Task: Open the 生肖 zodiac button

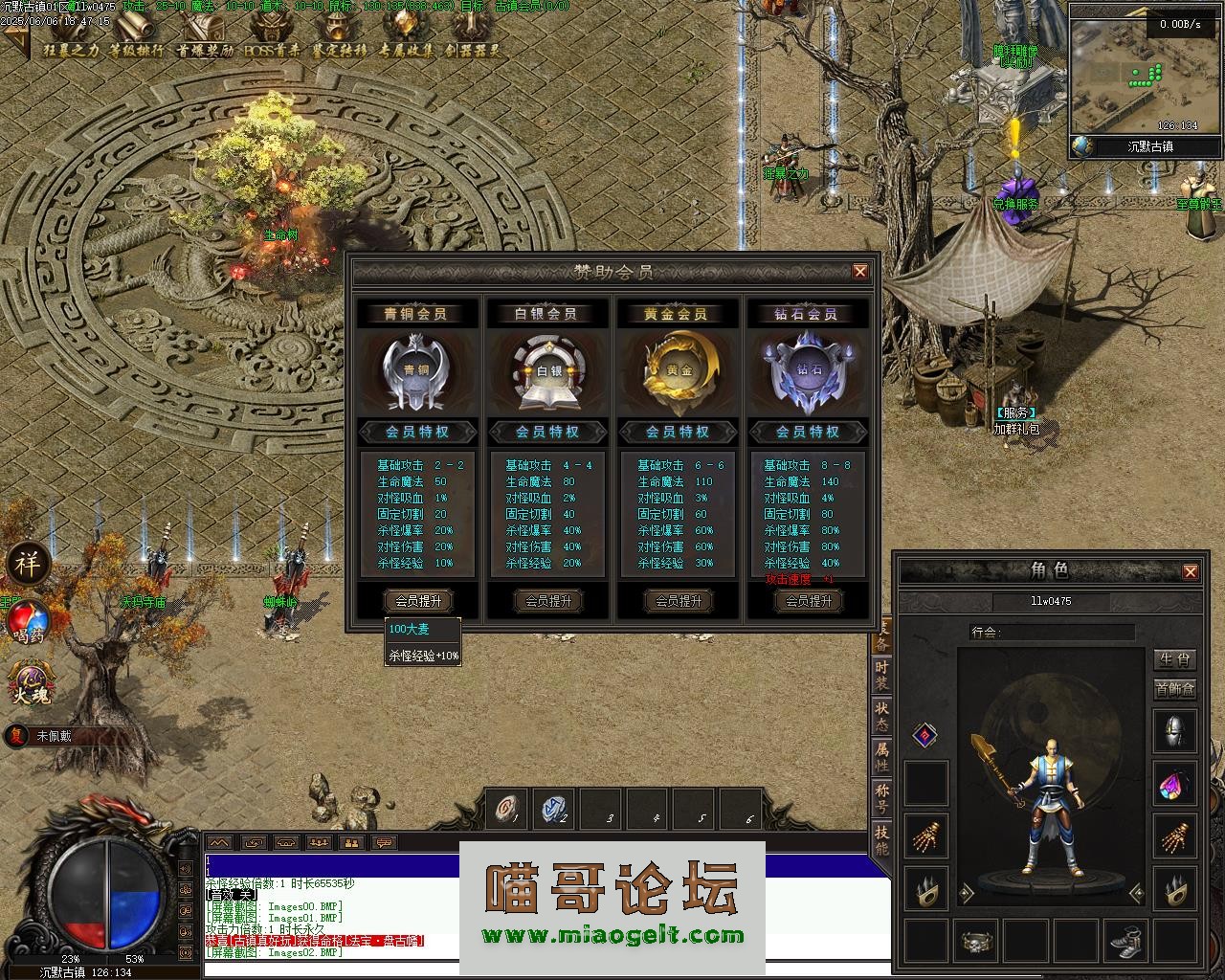Action: point(1174,660)
